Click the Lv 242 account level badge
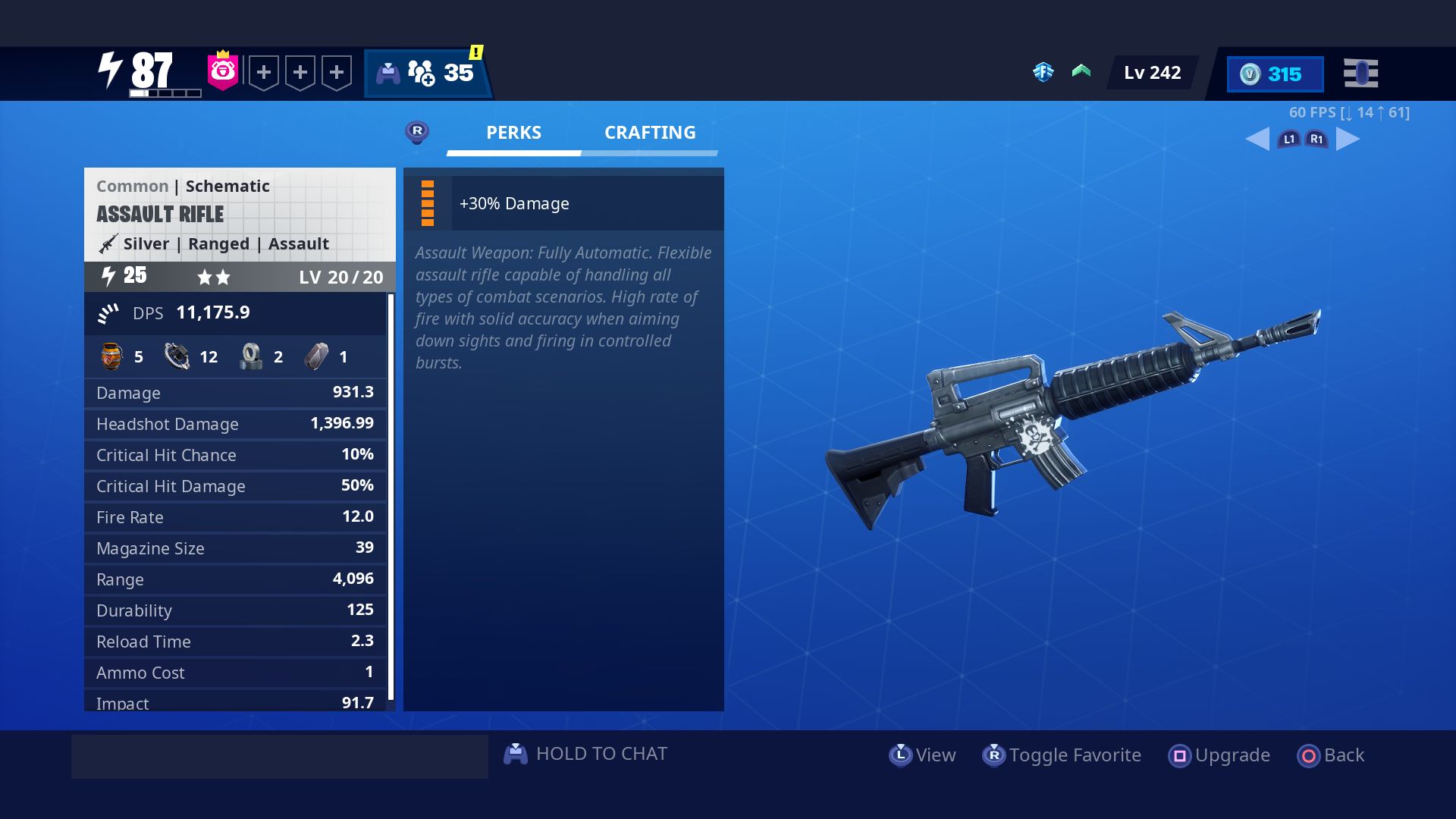The width and height of the screenshot is (1456, 819). click(x=1151, y=73)
